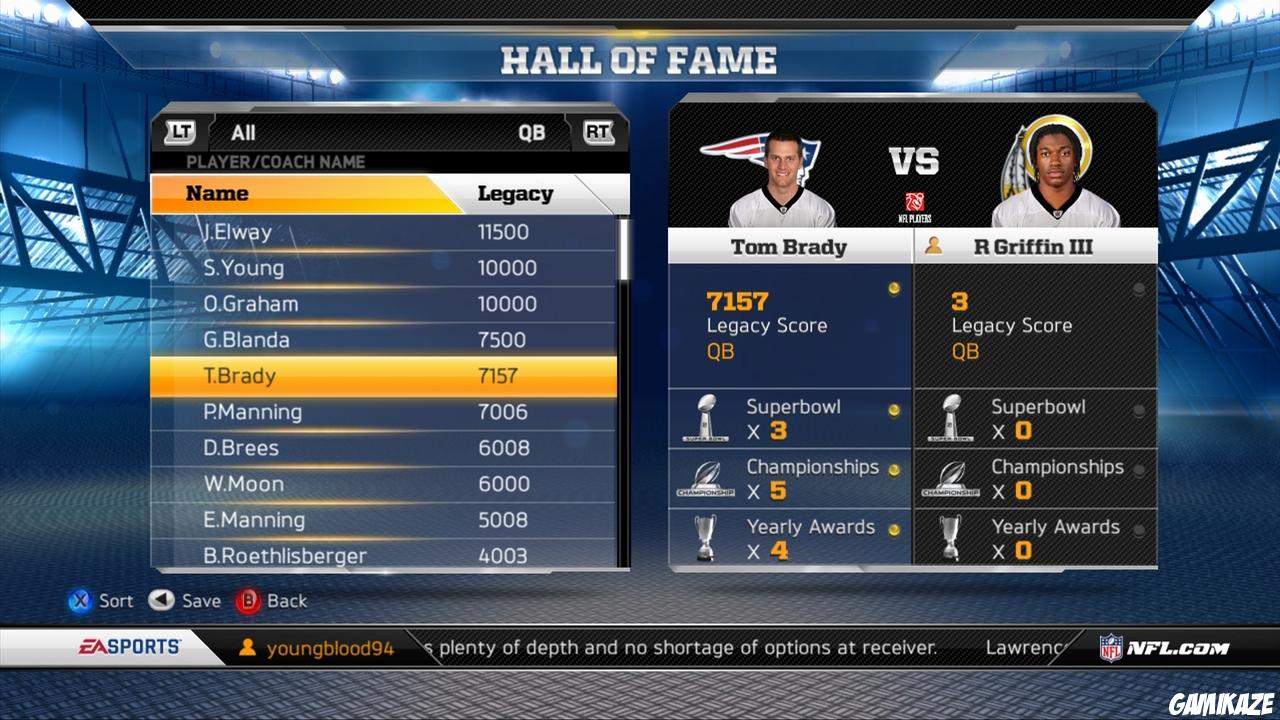
Task: Click Tom Brady's Superbowl trophy icon
Action: (x=707, y=418)
